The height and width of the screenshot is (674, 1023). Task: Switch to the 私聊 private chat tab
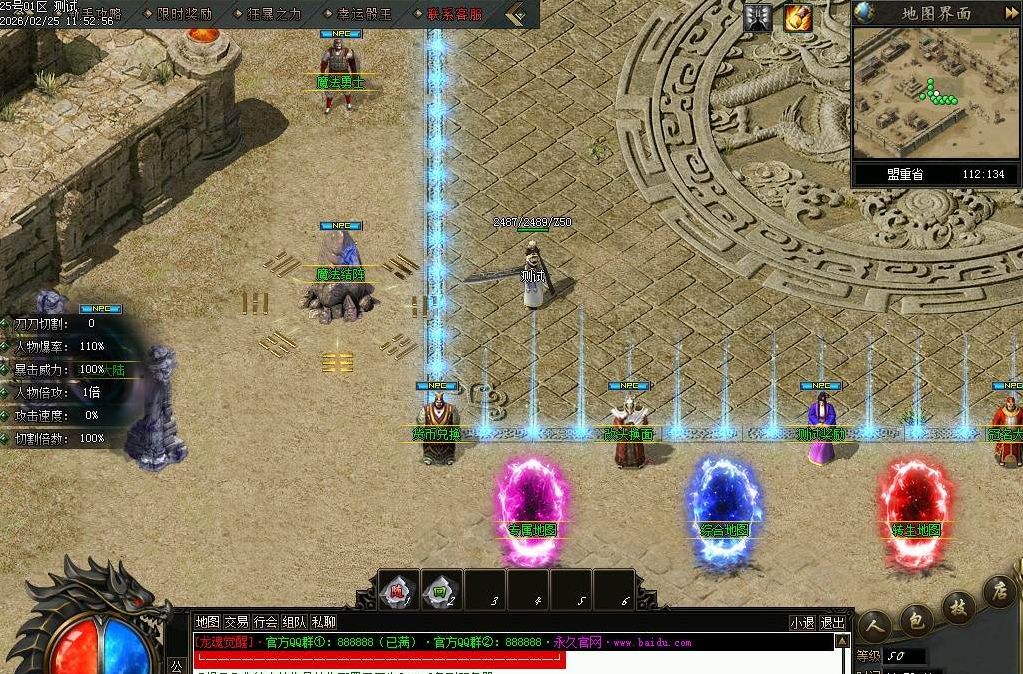[324, 622]
